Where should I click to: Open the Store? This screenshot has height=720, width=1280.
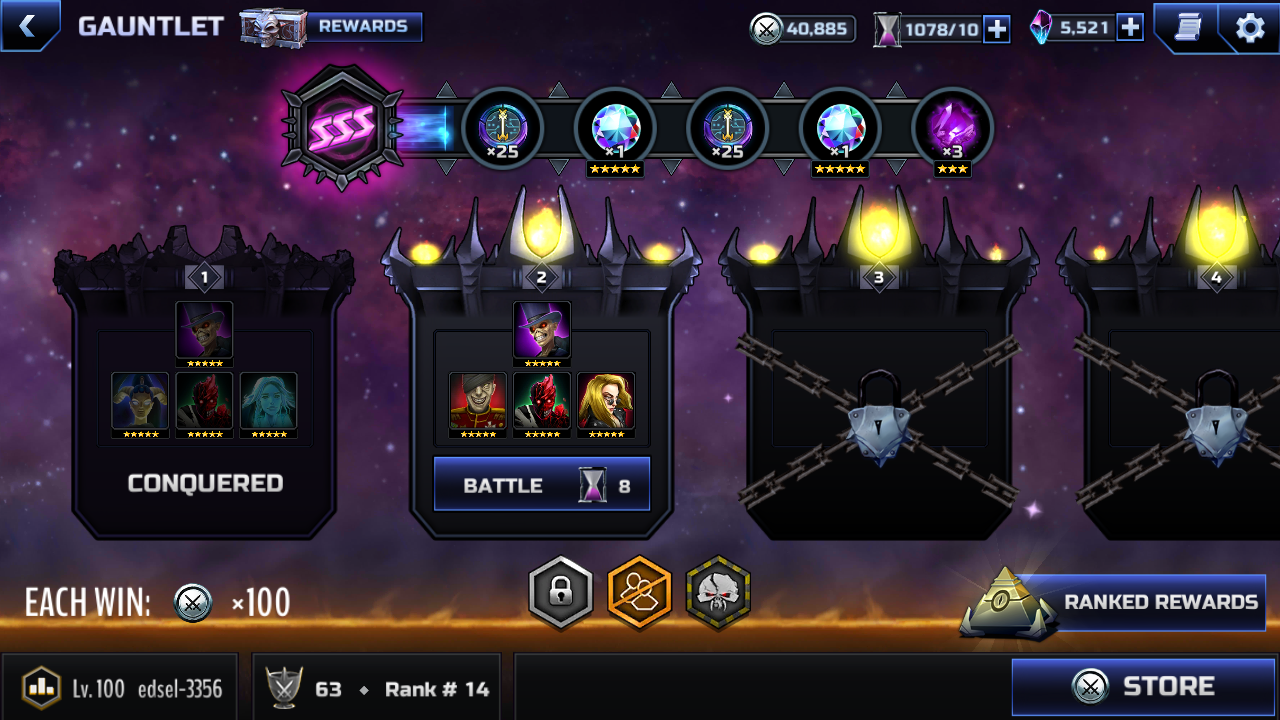[x=1144, y=686]
